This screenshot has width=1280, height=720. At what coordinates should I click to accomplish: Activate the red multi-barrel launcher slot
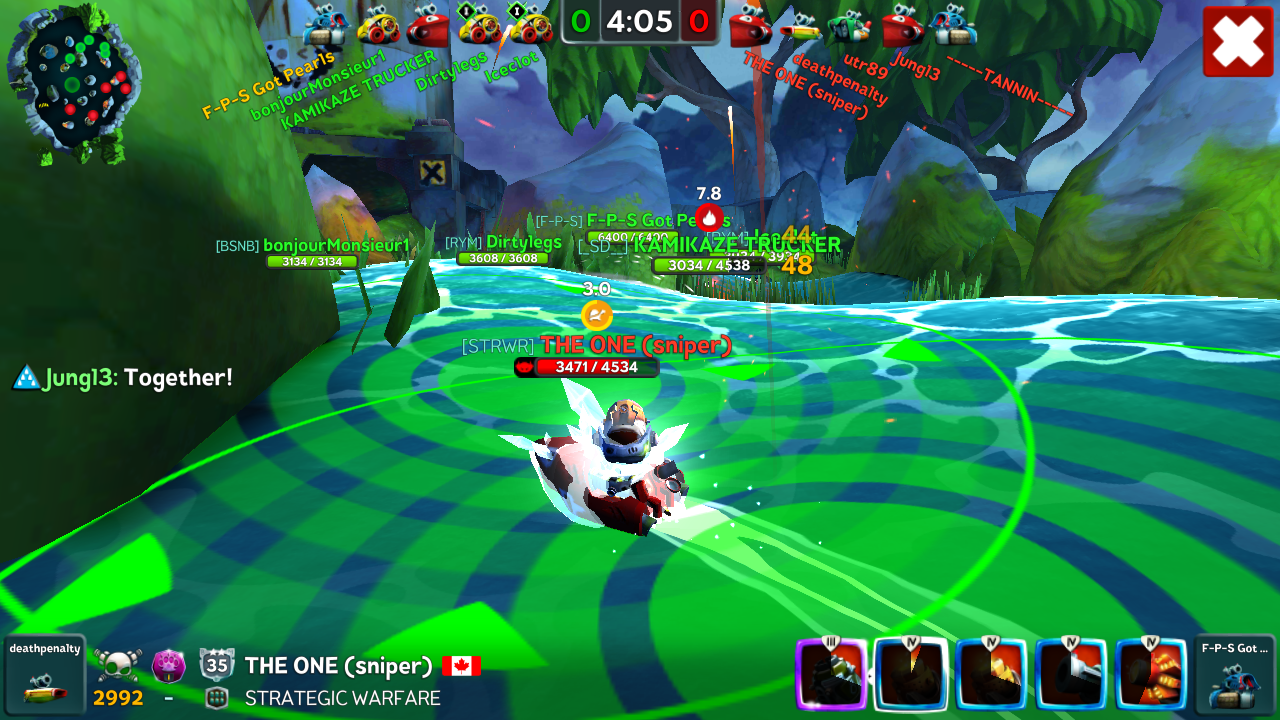[1151, 674]
